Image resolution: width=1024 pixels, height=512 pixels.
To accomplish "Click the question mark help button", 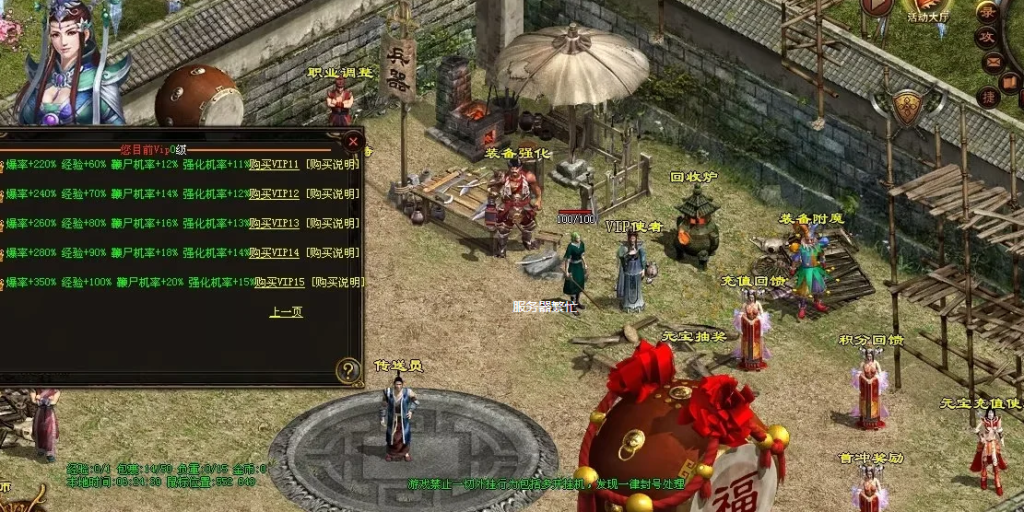I will coord(348,371).
